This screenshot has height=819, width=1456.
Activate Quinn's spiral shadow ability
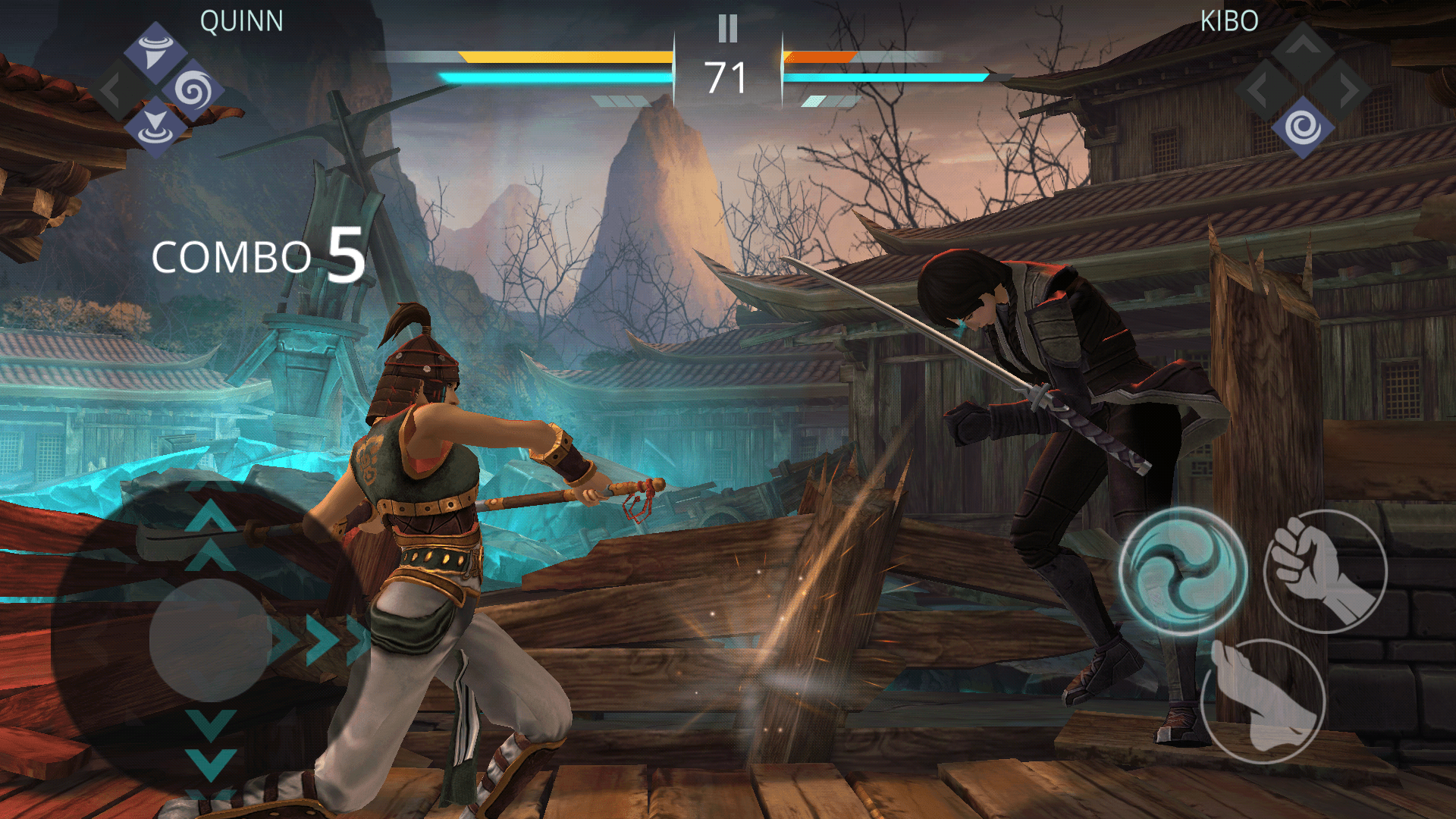click(194, 89)
